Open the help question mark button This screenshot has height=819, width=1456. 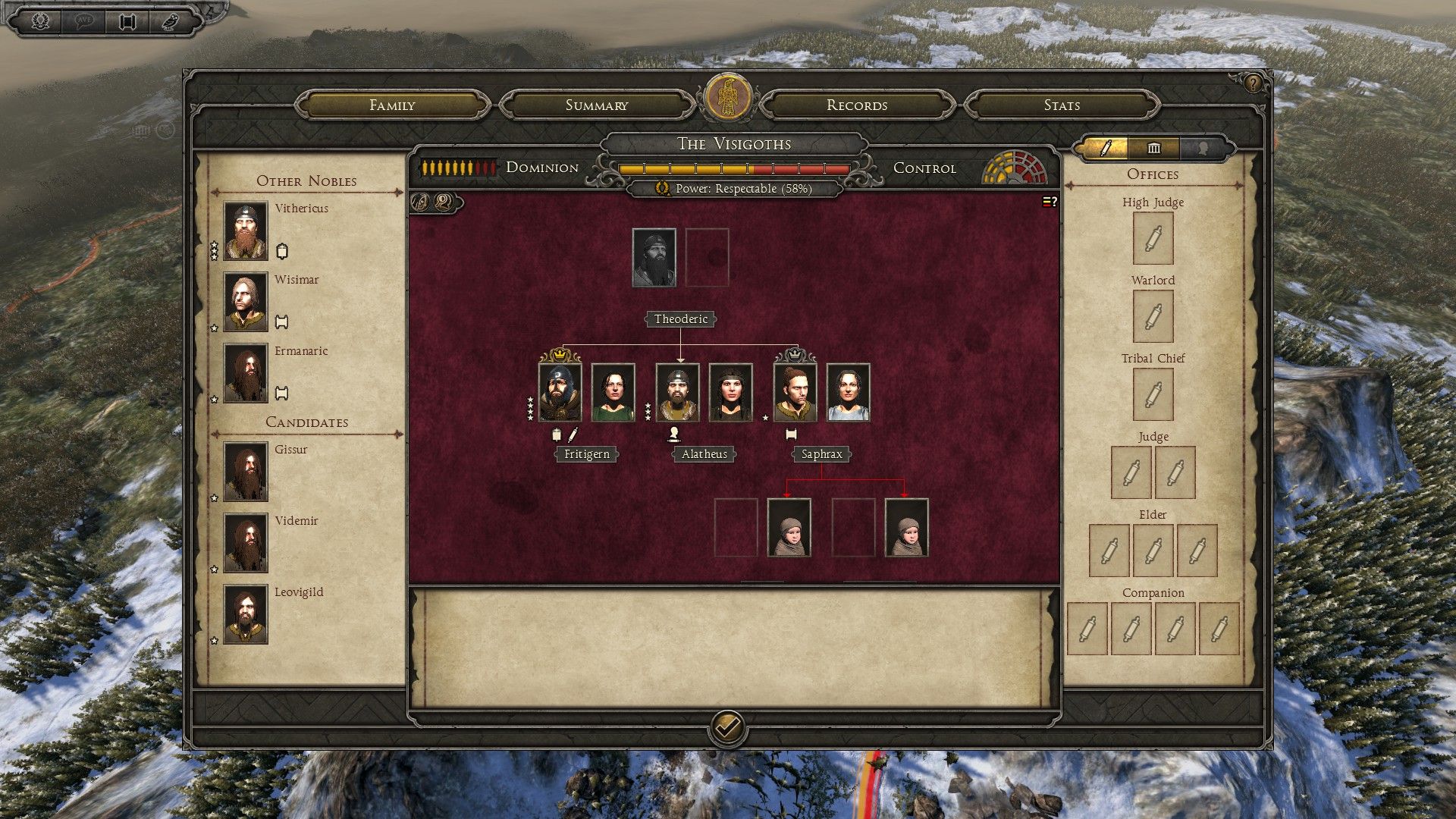coord(1253,83)
